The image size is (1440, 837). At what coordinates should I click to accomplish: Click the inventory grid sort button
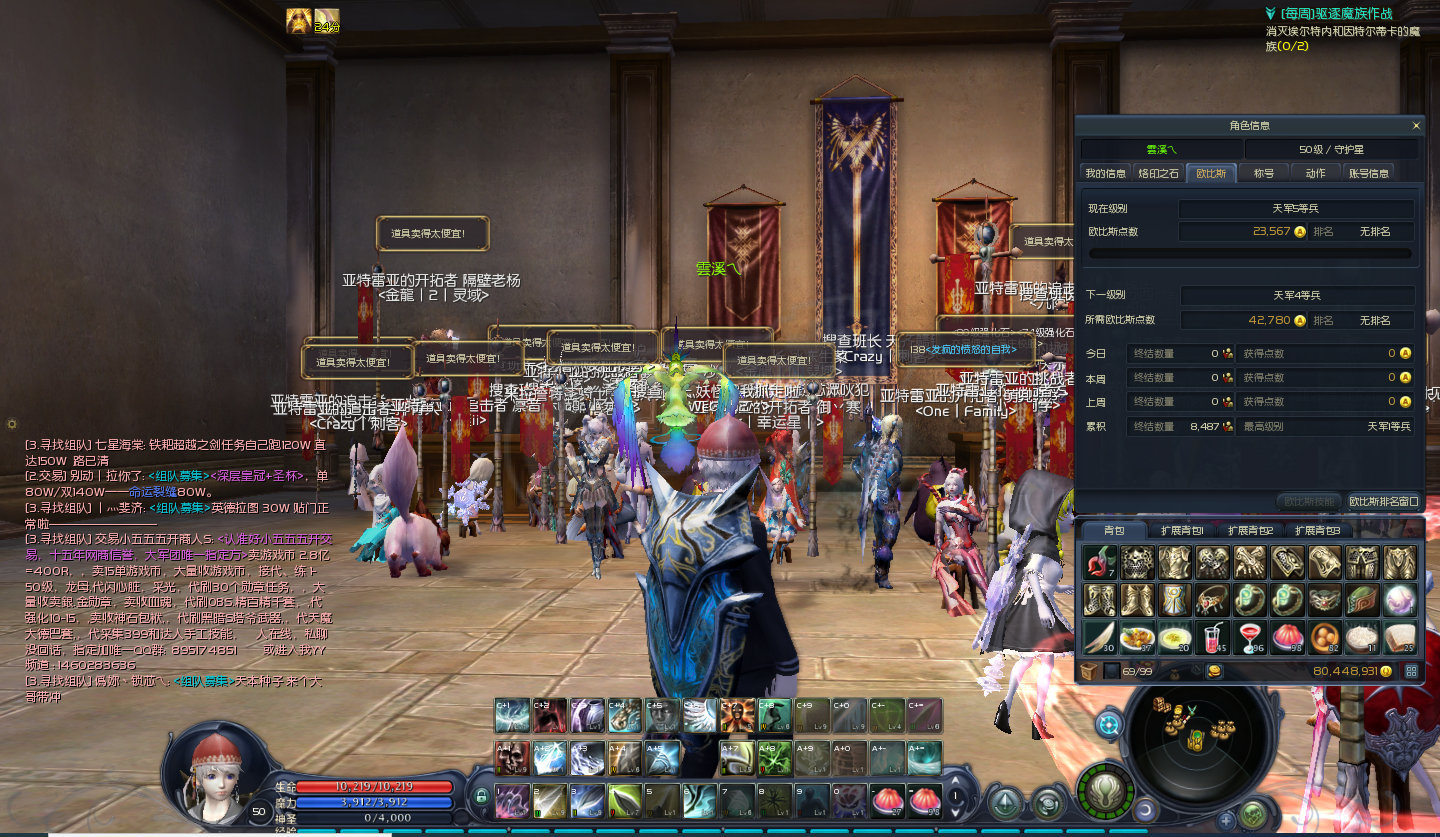click(1413, 671)
